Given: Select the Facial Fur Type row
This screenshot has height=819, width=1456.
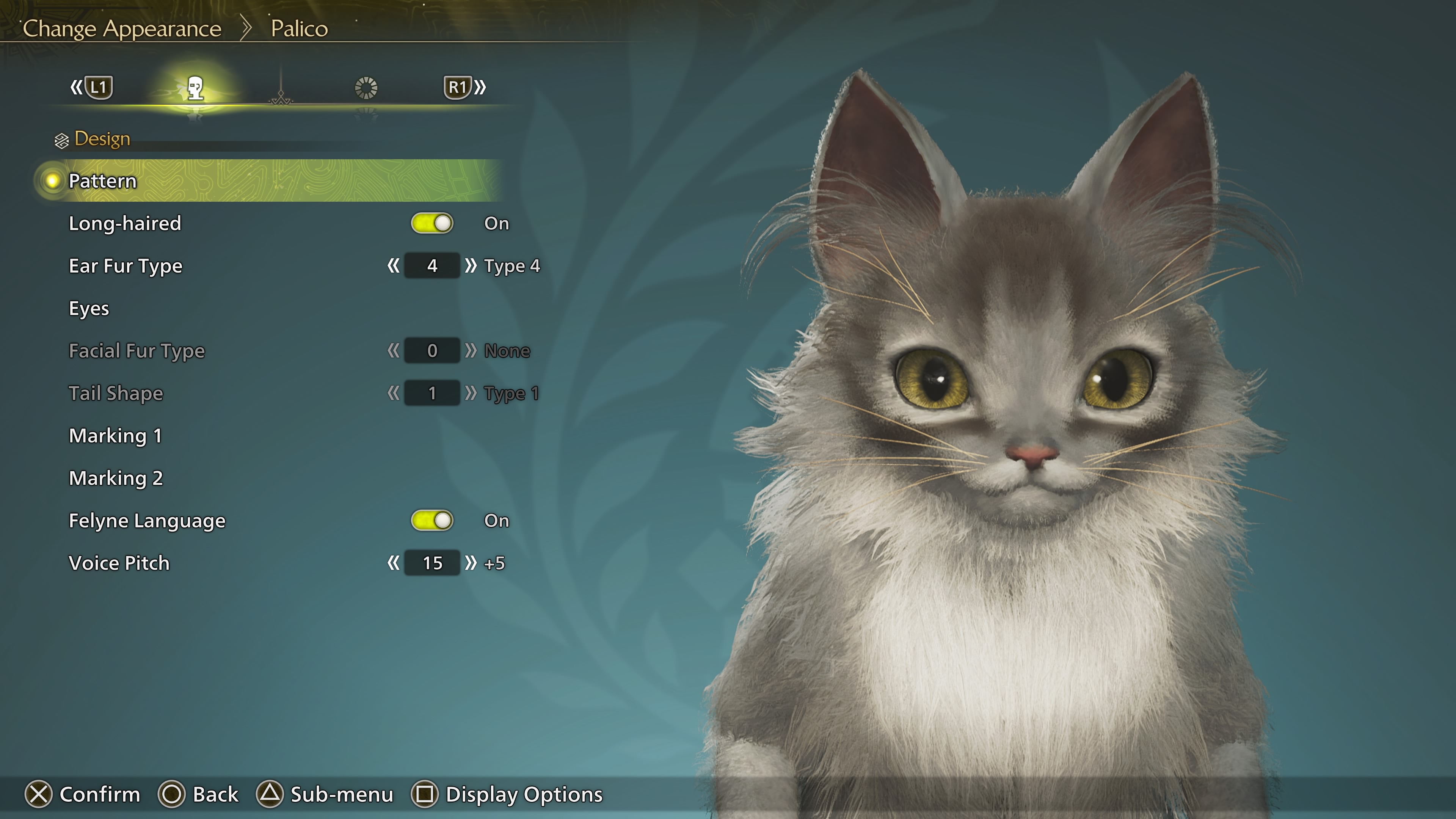Looking at the screenshot, I should 137,351.
